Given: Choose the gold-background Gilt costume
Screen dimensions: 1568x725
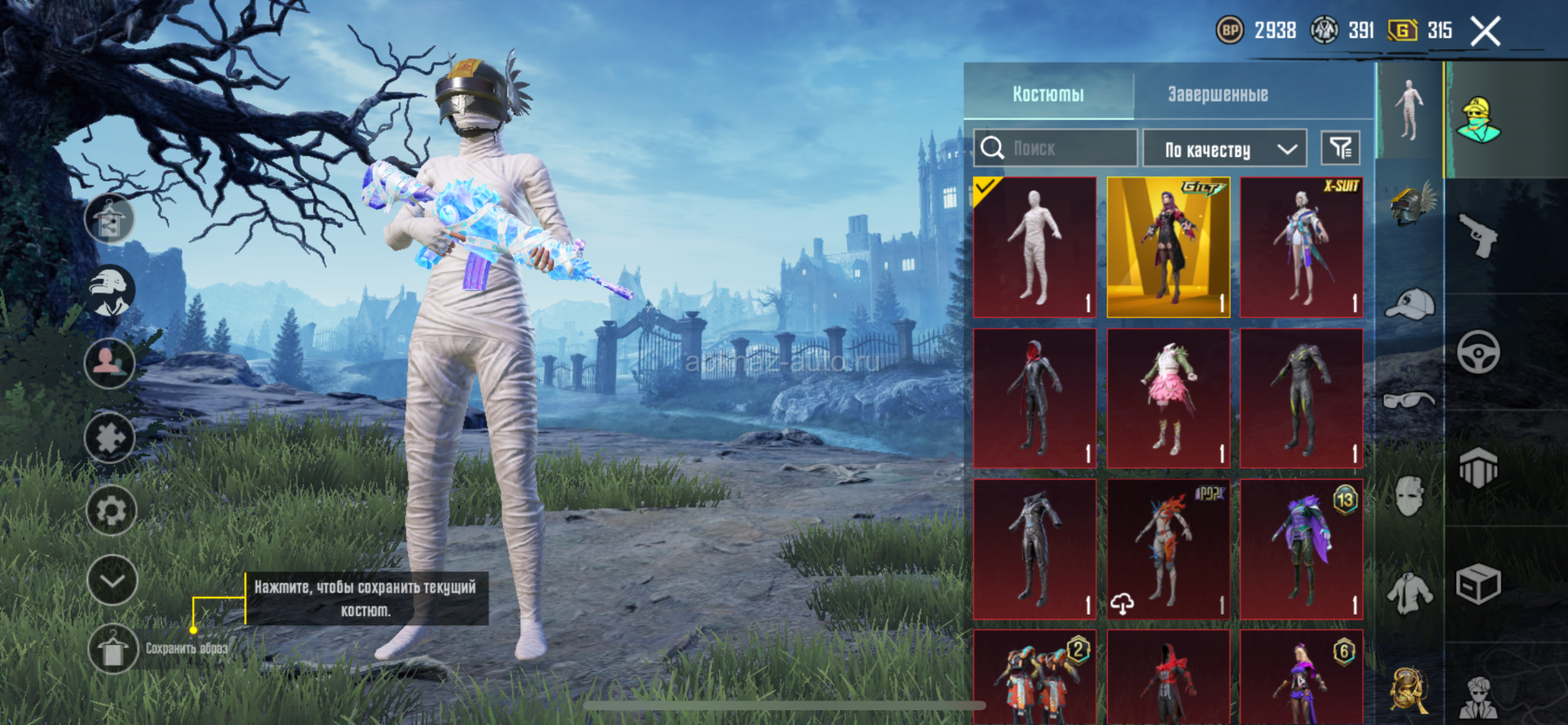Looking at the screenshot, I should pos(1168,247).
